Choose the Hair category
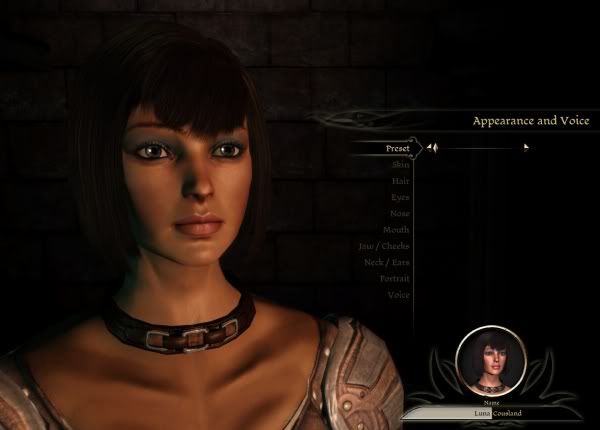600x430 pixels. point(400,181)
